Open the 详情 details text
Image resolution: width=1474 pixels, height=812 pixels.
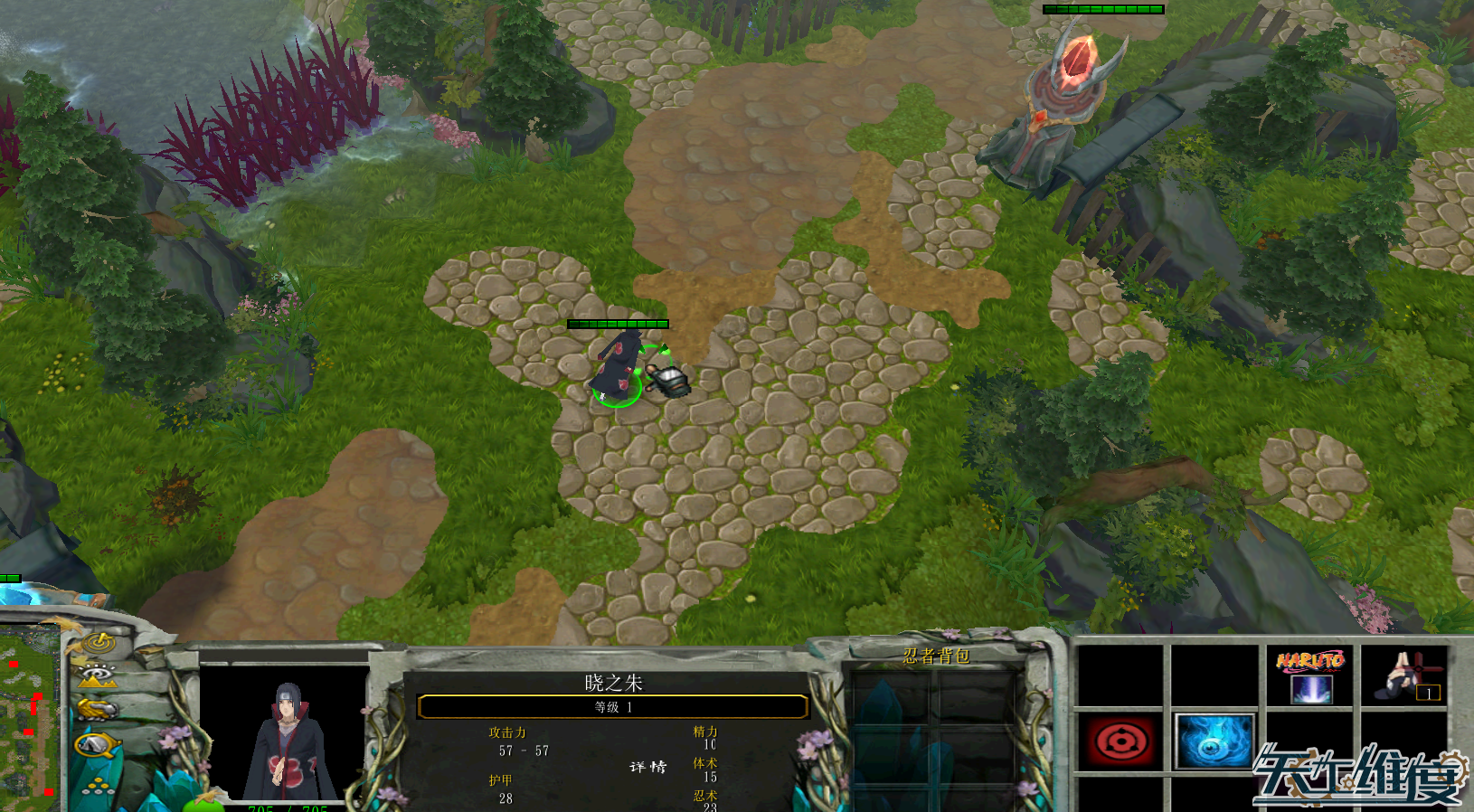click(x=648, y=767)
